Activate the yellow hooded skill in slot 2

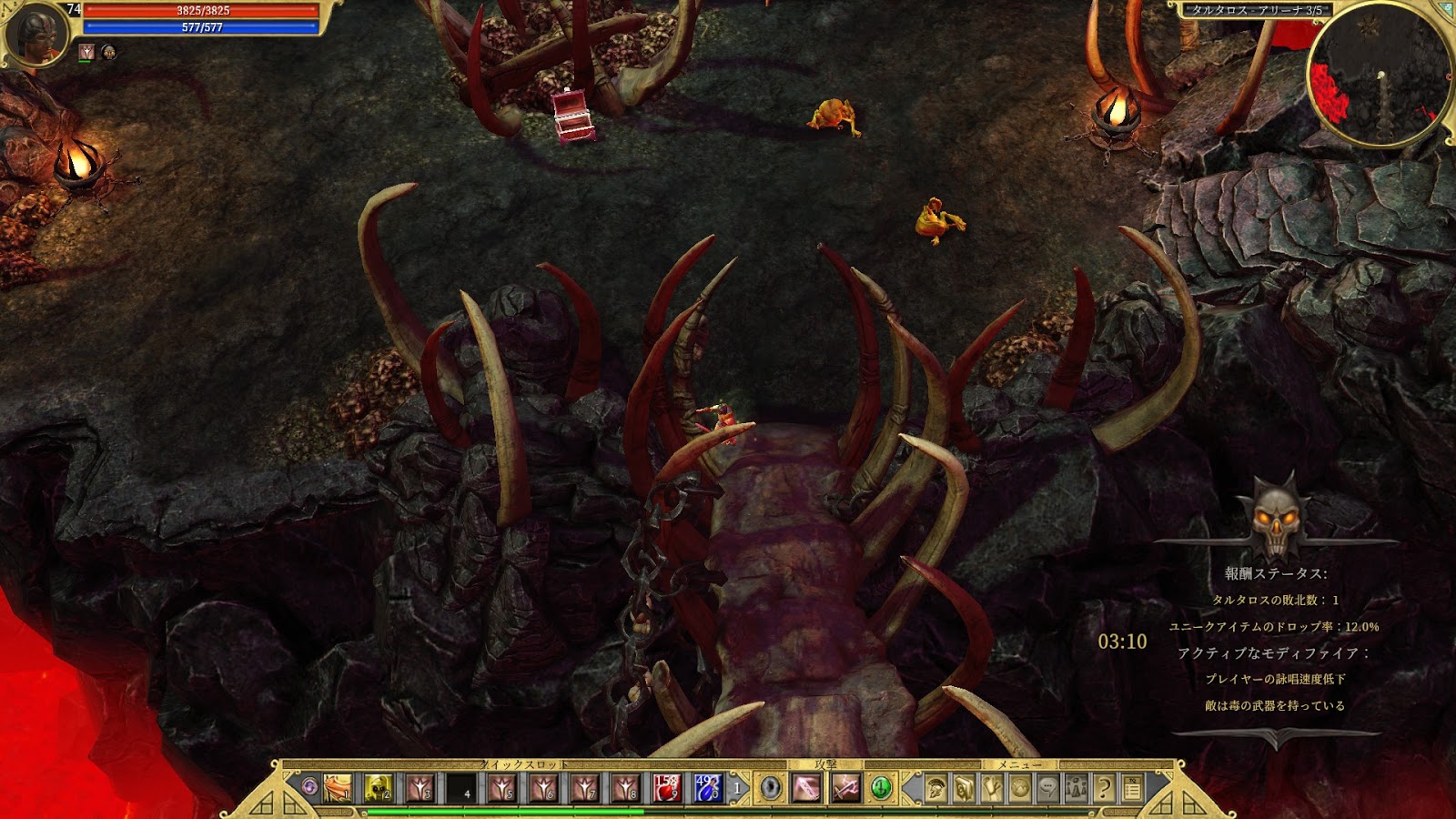[x=379, y=788]
